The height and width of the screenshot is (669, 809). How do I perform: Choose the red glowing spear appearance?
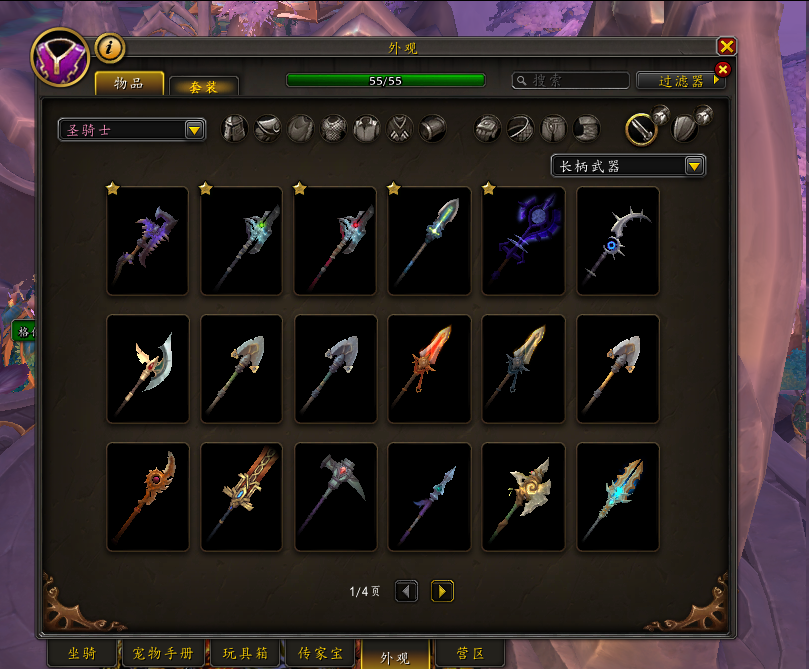429,369
